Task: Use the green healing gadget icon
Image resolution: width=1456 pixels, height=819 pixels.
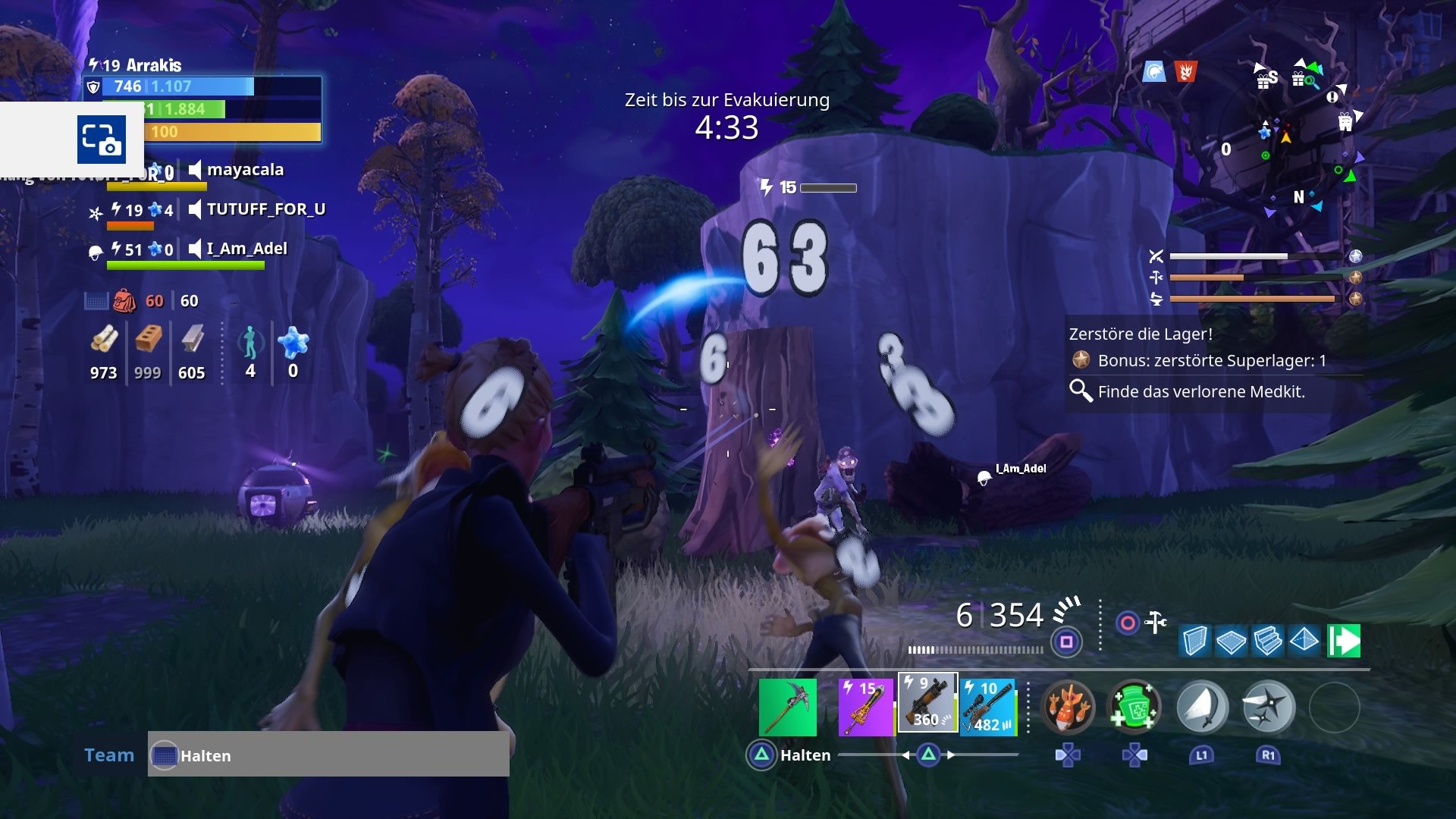Action: [1134, 707]
